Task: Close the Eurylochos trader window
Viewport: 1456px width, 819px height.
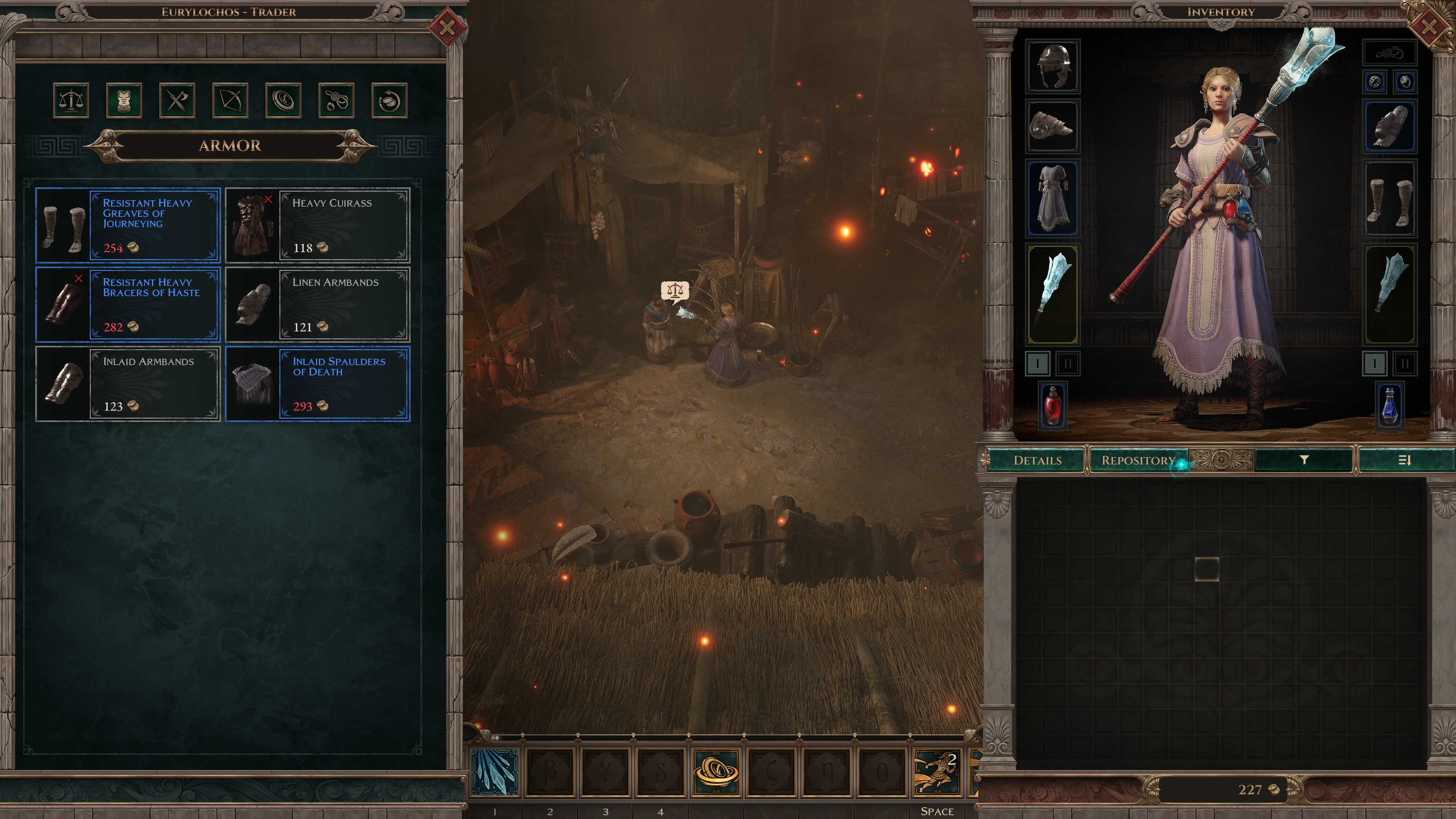Action: (x=446, y=27)
